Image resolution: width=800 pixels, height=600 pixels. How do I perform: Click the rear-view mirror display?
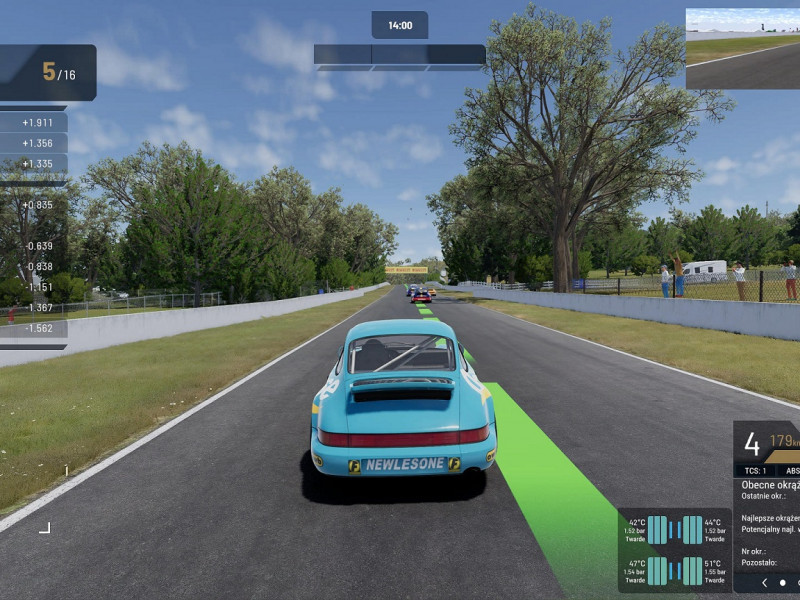coord(742,49)
